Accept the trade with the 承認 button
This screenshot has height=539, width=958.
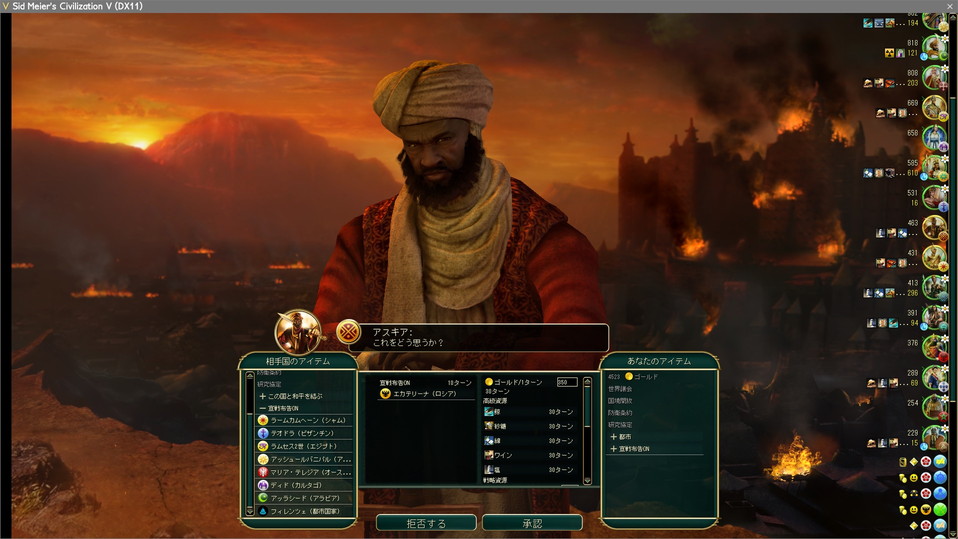coord(532,523)
